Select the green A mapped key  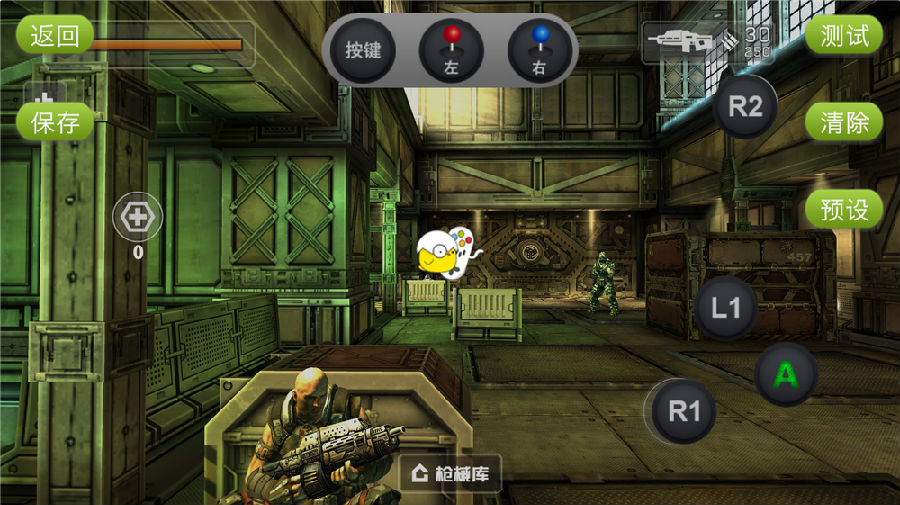[x=786, y=375]
